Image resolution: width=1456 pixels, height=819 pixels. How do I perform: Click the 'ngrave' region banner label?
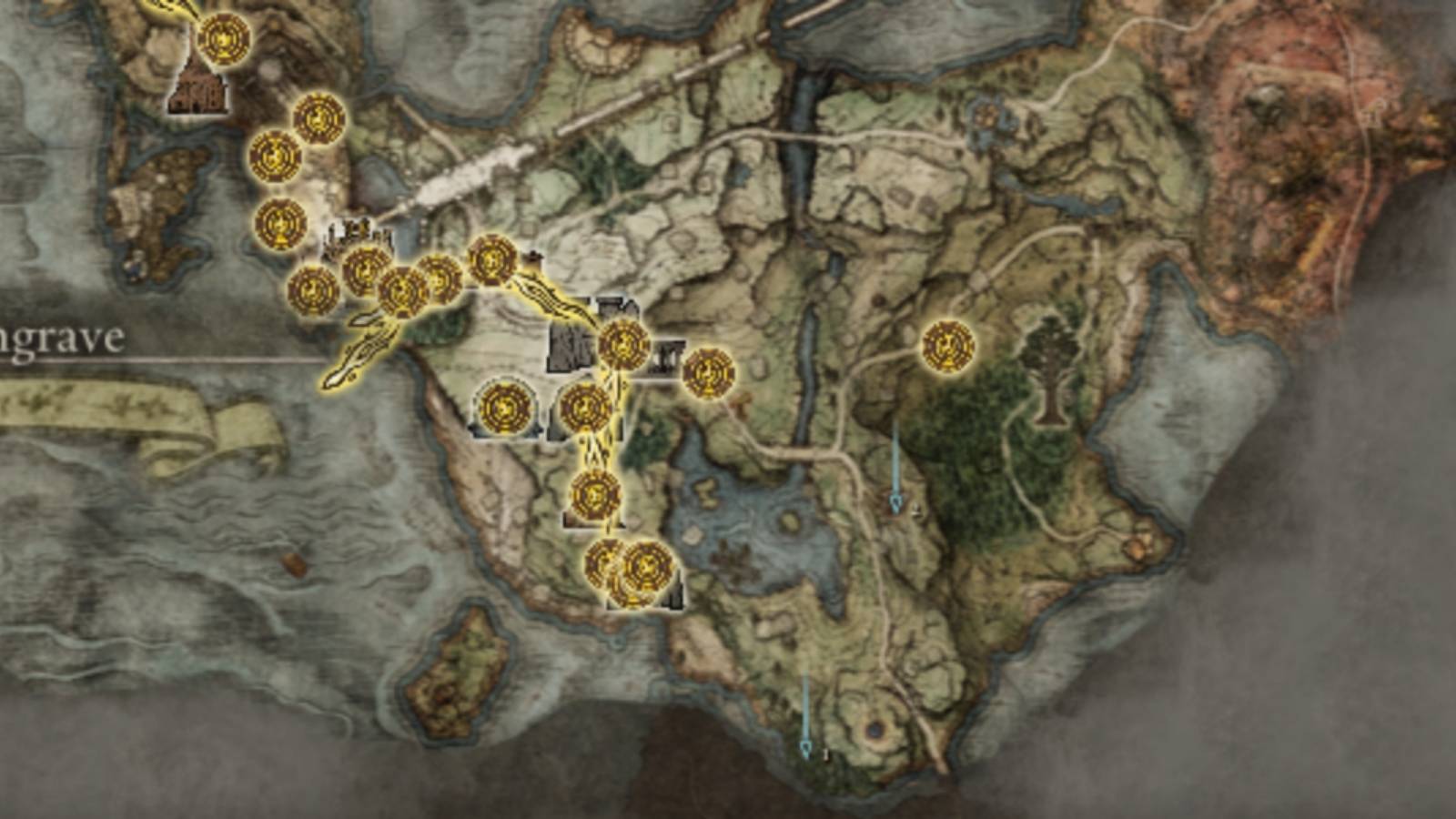[59, 339]
